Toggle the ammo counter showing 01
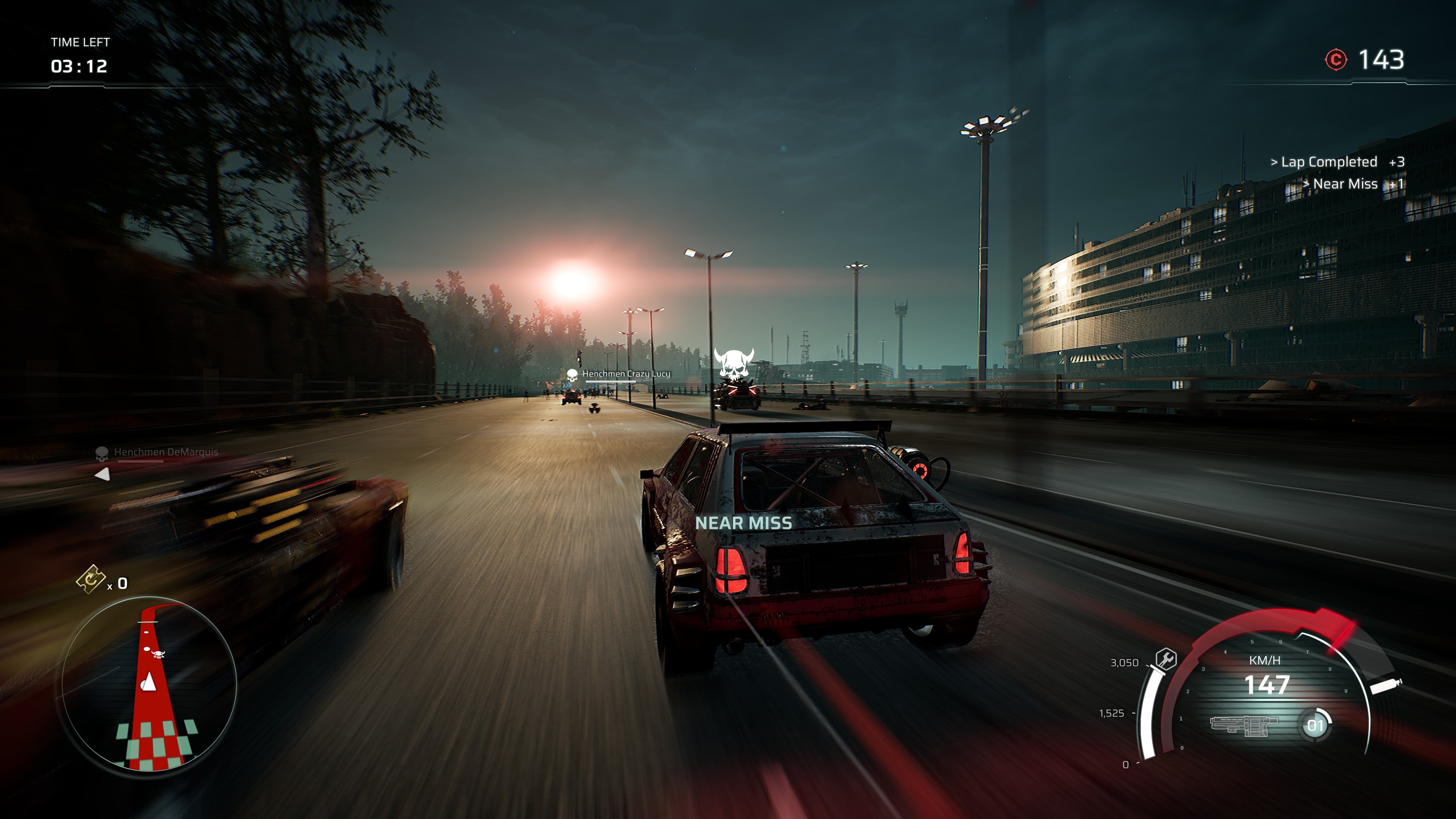The width and height of the screenshot is (1456, 819). click(x=1316, y=725)
